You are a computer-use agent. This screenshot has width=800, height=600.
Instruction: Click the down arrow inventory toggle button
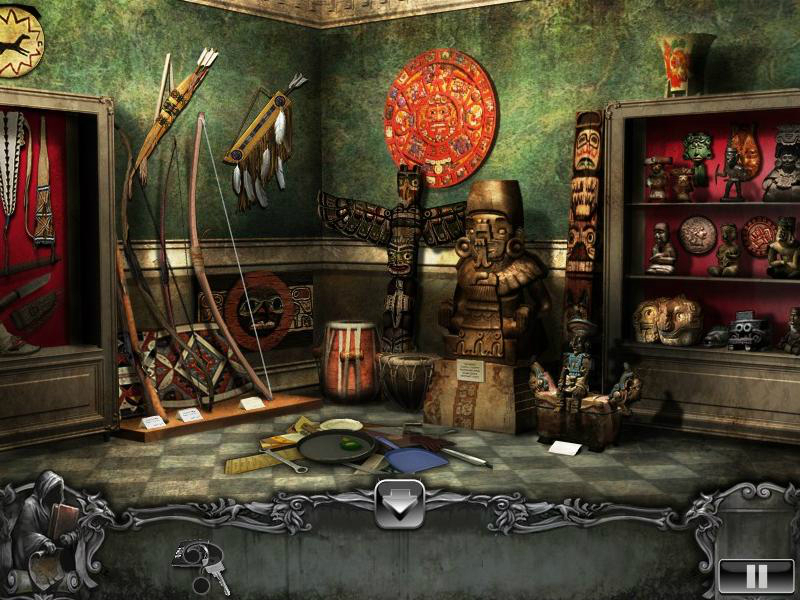pos(399,505)
